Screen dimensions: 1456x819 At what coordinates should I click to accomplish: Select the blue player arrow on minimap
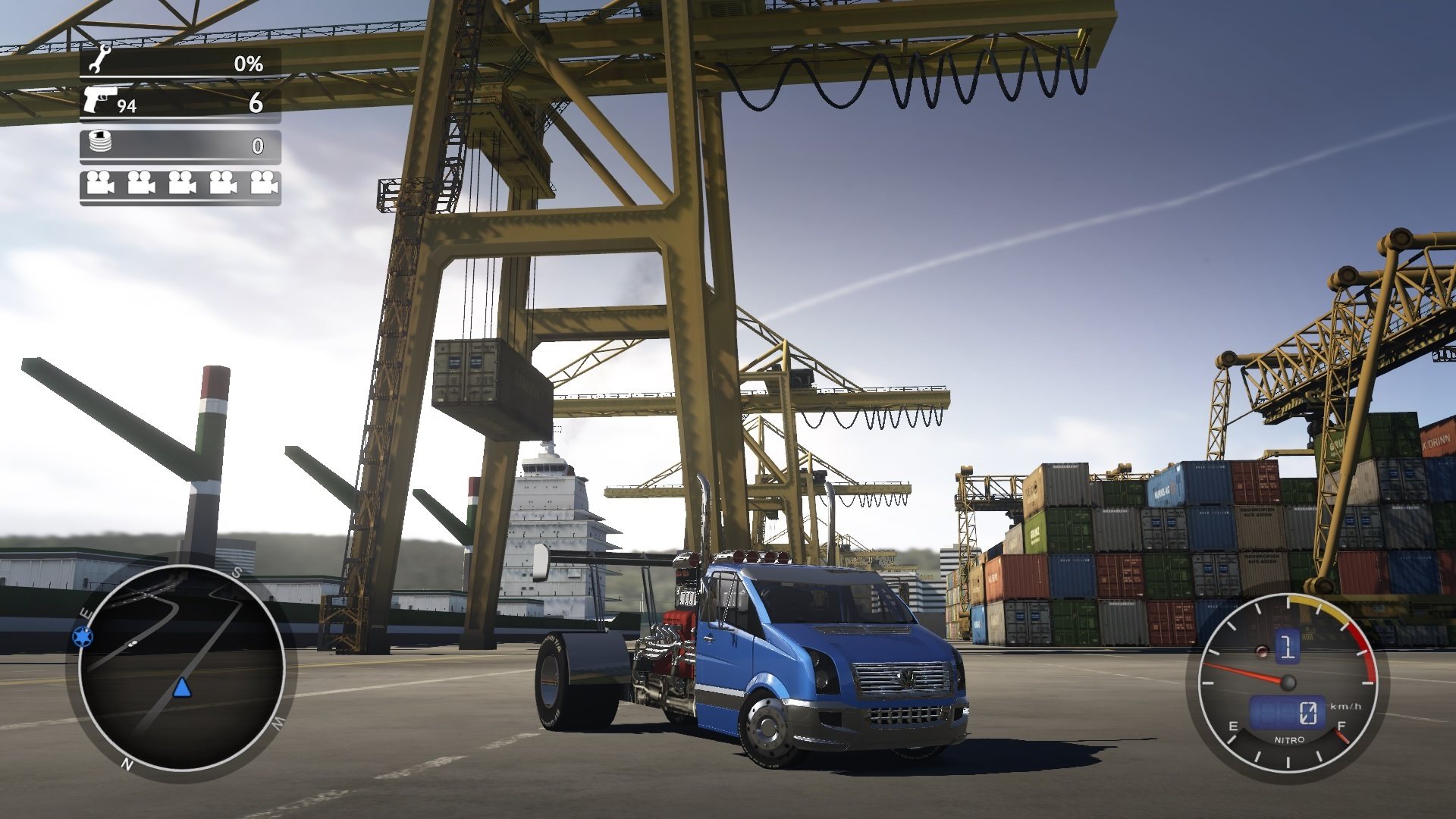(181, 688)
